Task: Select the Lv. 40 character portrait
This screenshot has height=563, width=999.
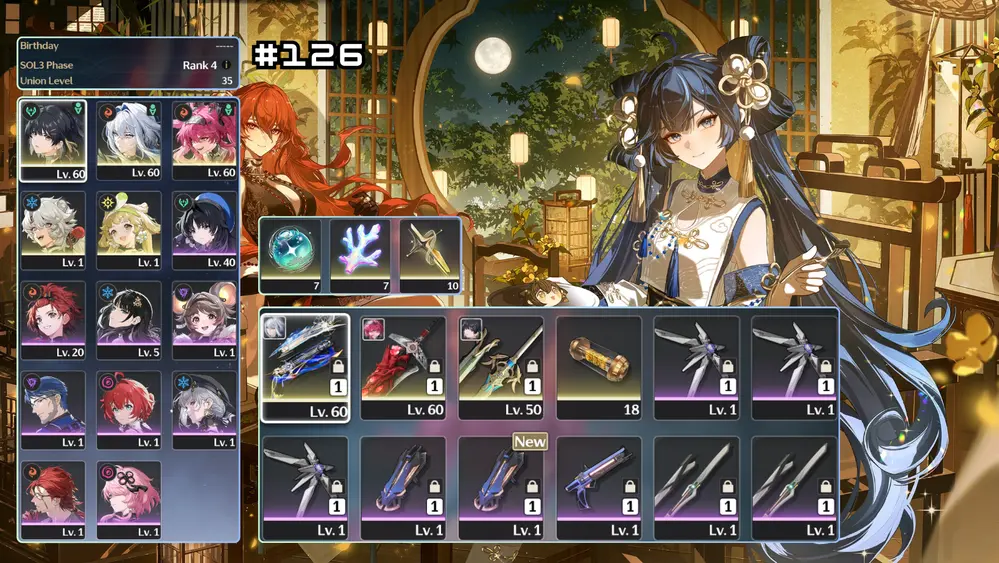Action: (x=205, y=230)
